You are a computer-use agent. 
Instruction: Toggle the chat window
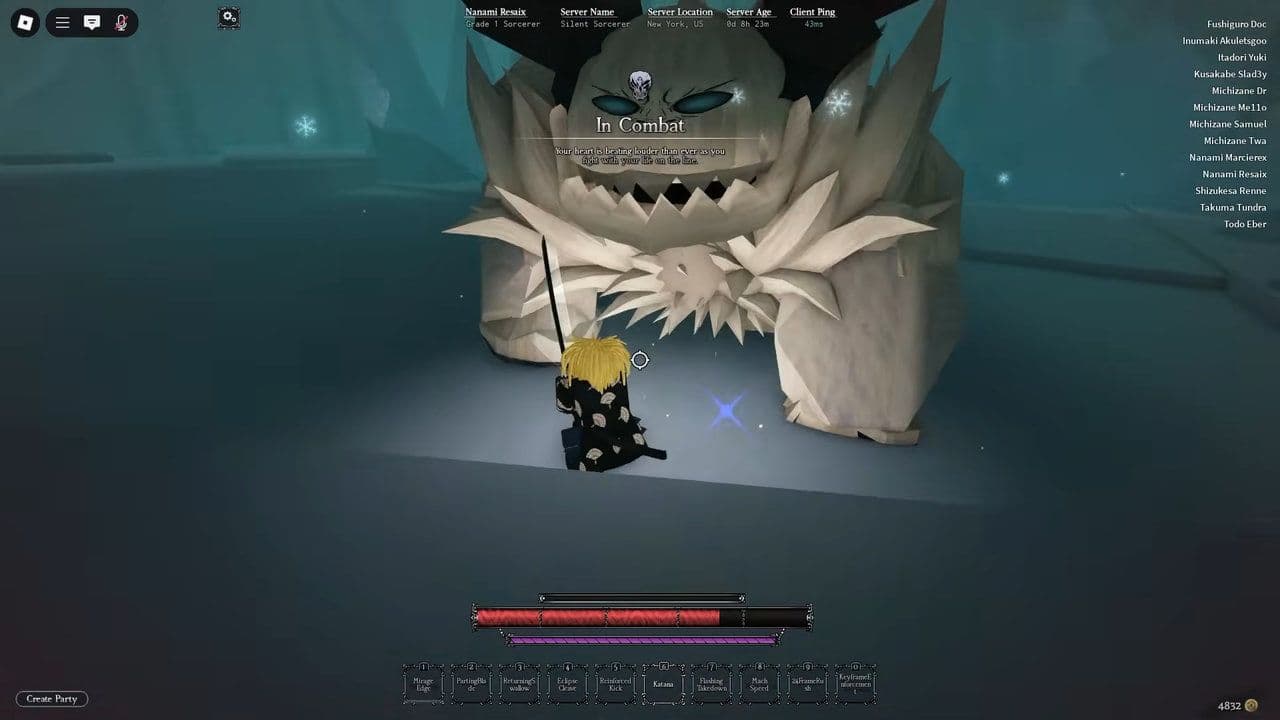tap(92, 22)
